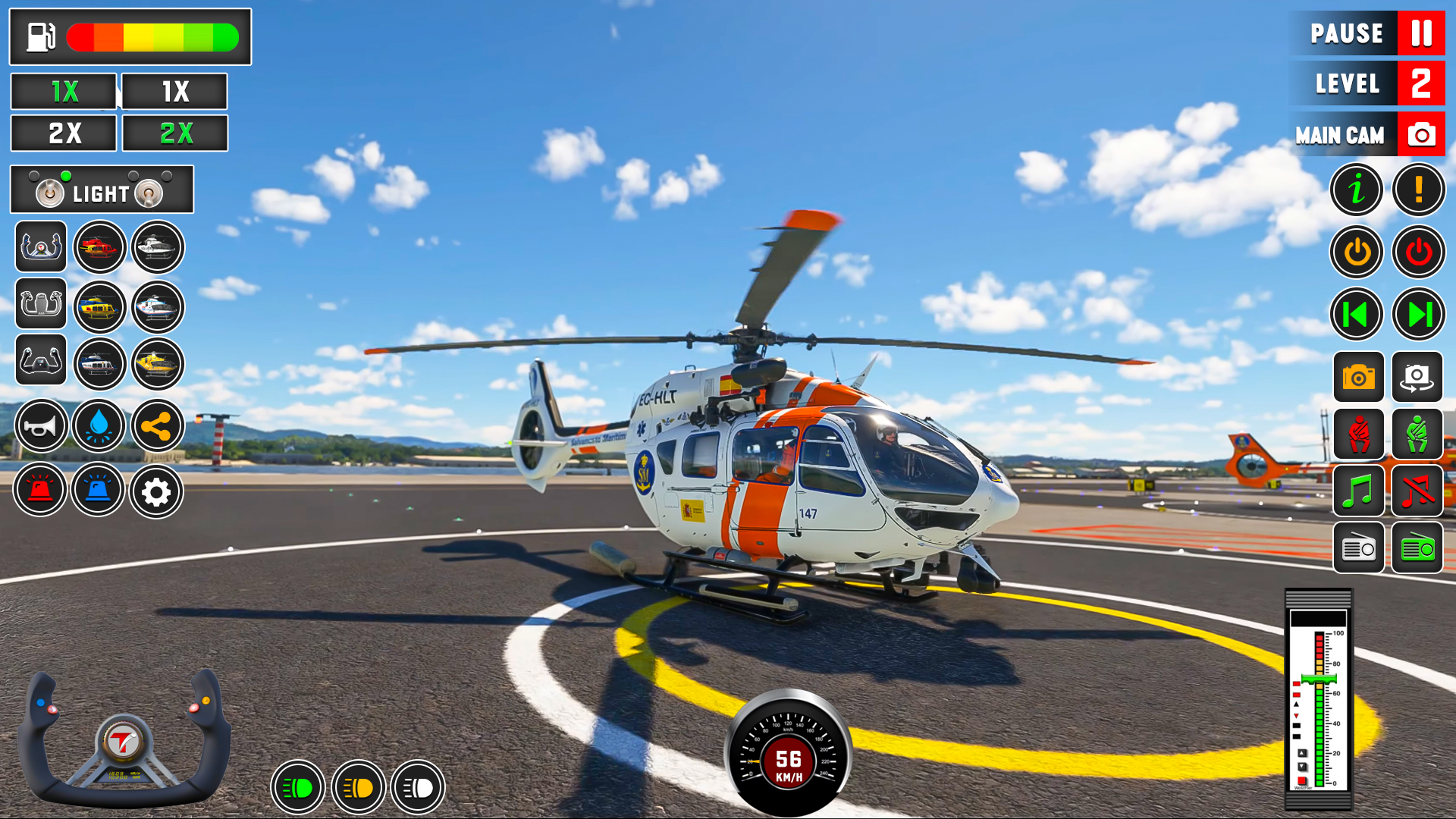Activate the blue water drop
This screenshot has width=1456, height=819.
[x=99, y=427]
